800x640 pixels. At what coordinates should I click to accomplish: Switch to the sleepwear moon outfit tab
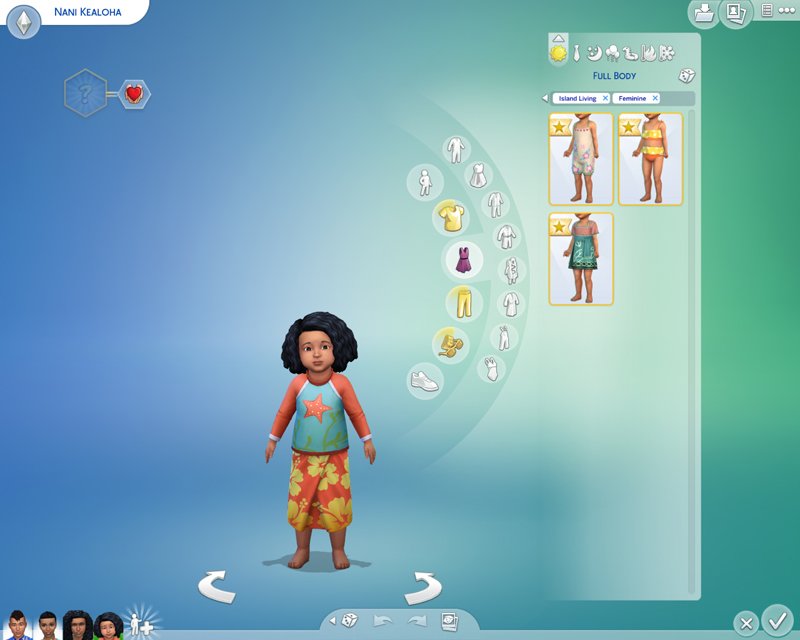click(593, 52)
